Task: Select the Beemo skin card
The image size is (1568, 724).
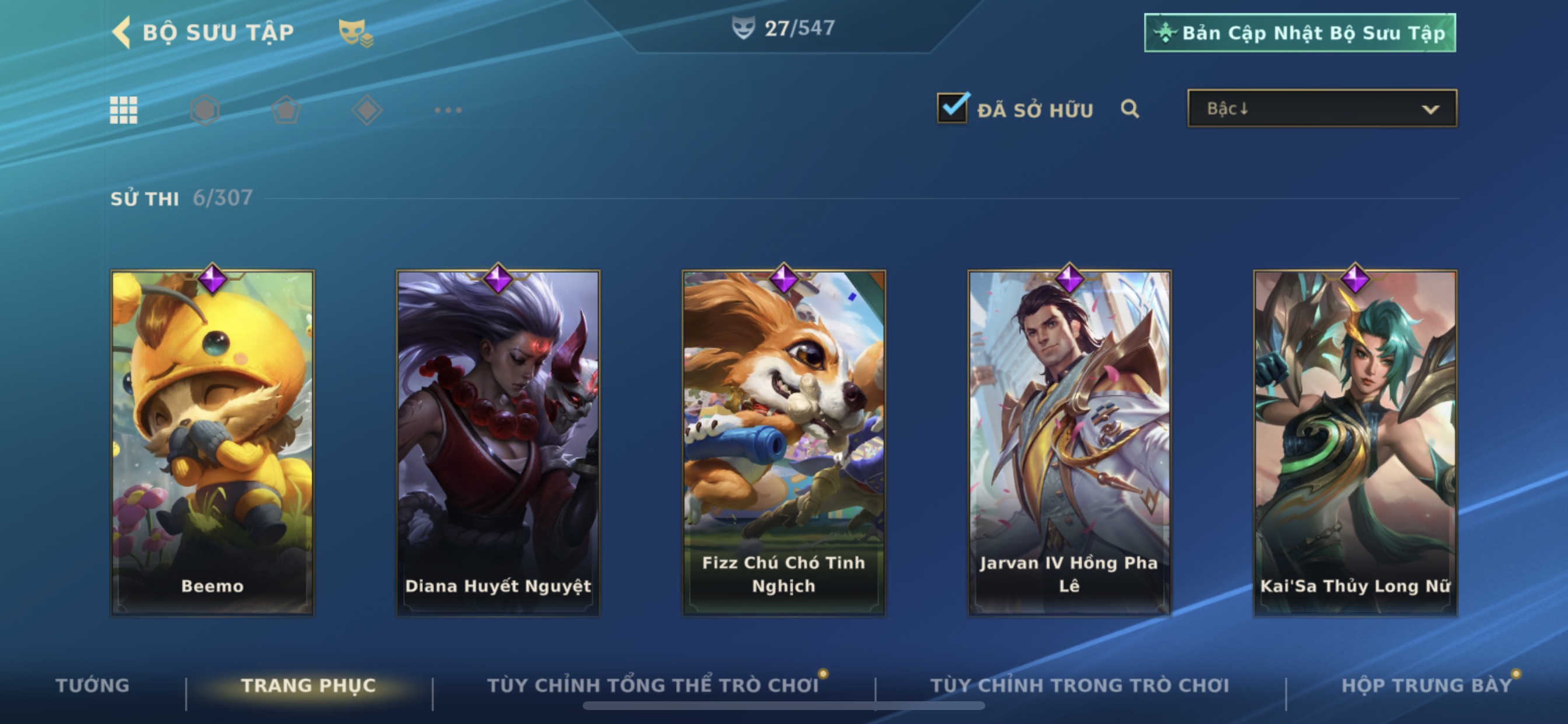Action: [x=212, y=442]
